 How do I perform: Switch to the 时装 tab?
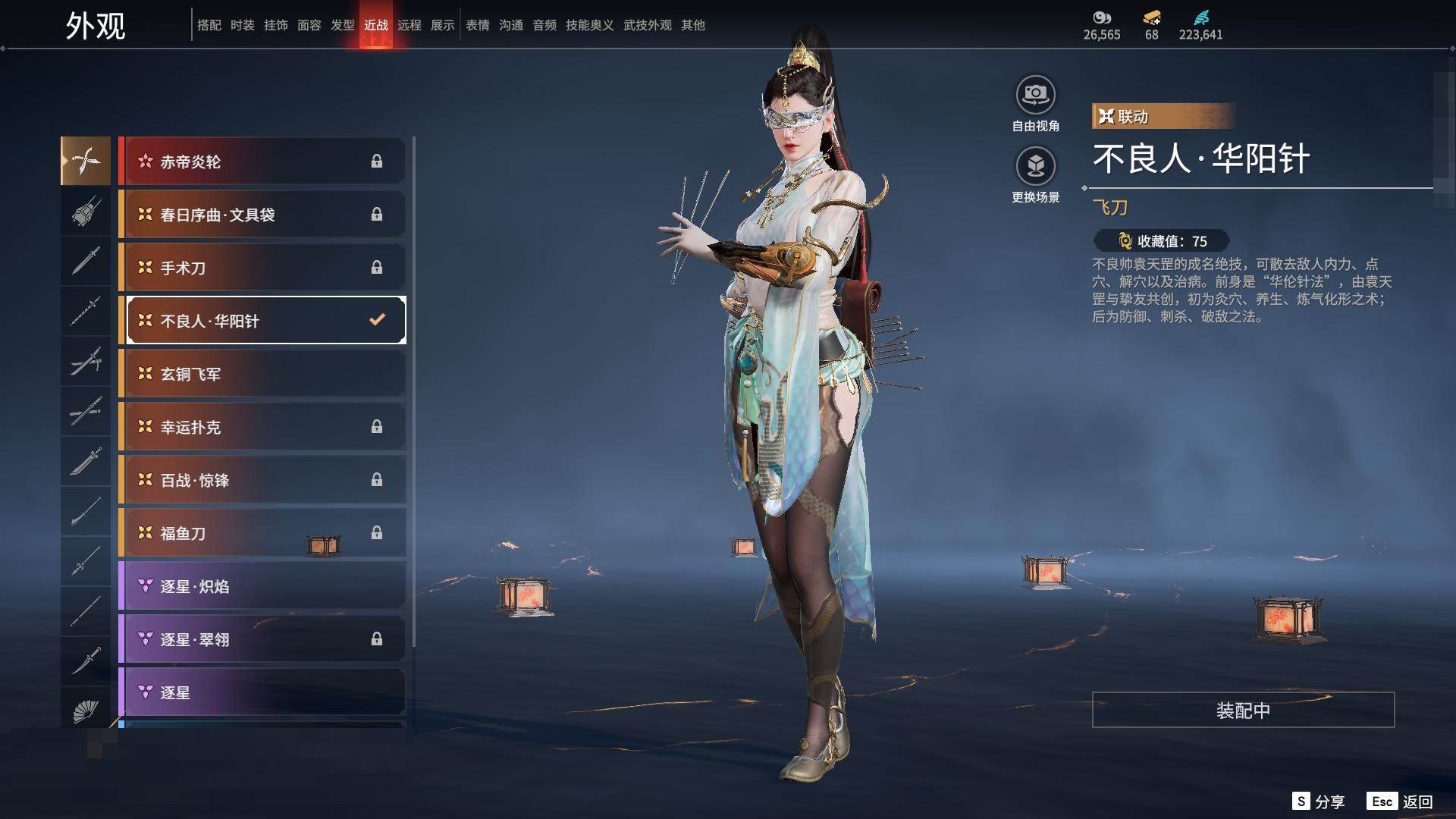[x=243, y=25]
